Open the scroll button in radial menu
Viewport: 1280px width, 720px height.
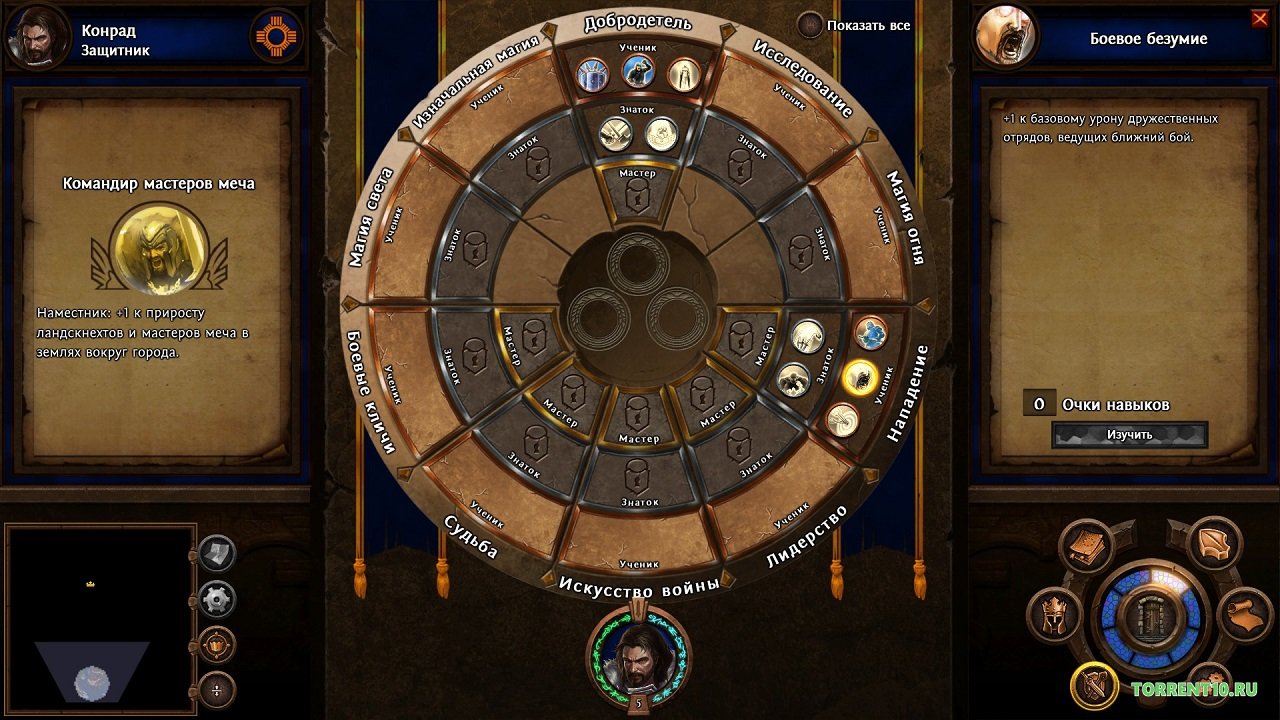[1243, 614]
